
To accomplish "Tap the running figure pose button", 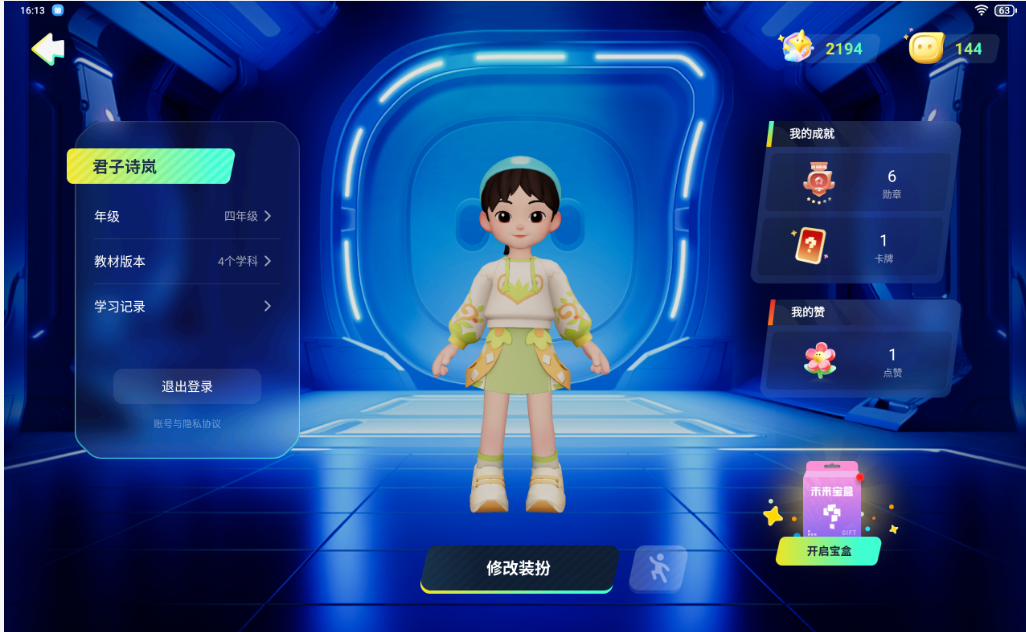I will pyautogui.click(x=657, y=569).
